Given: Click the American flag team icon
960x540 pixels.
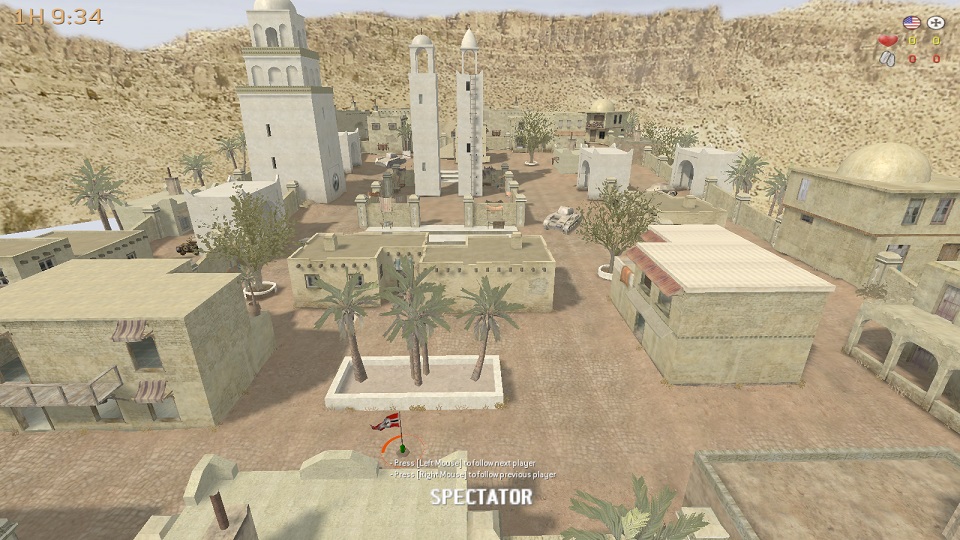Looking at the screenshot, I should click(x=910, y=22).
